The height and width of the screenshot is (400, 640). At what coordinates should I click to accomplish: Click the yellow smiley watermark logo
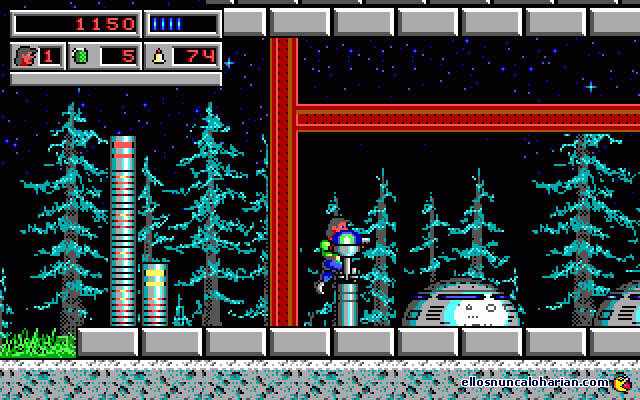622,382
